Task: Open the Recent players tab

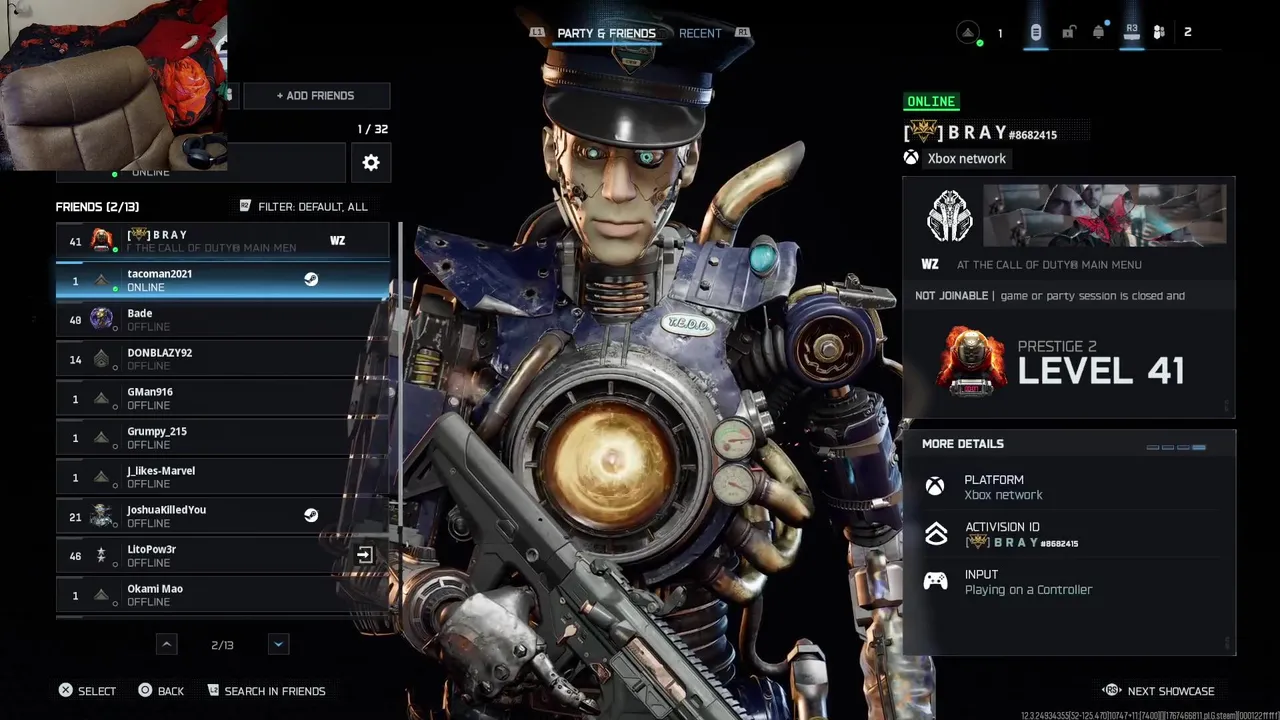Action: click(700, 33)
